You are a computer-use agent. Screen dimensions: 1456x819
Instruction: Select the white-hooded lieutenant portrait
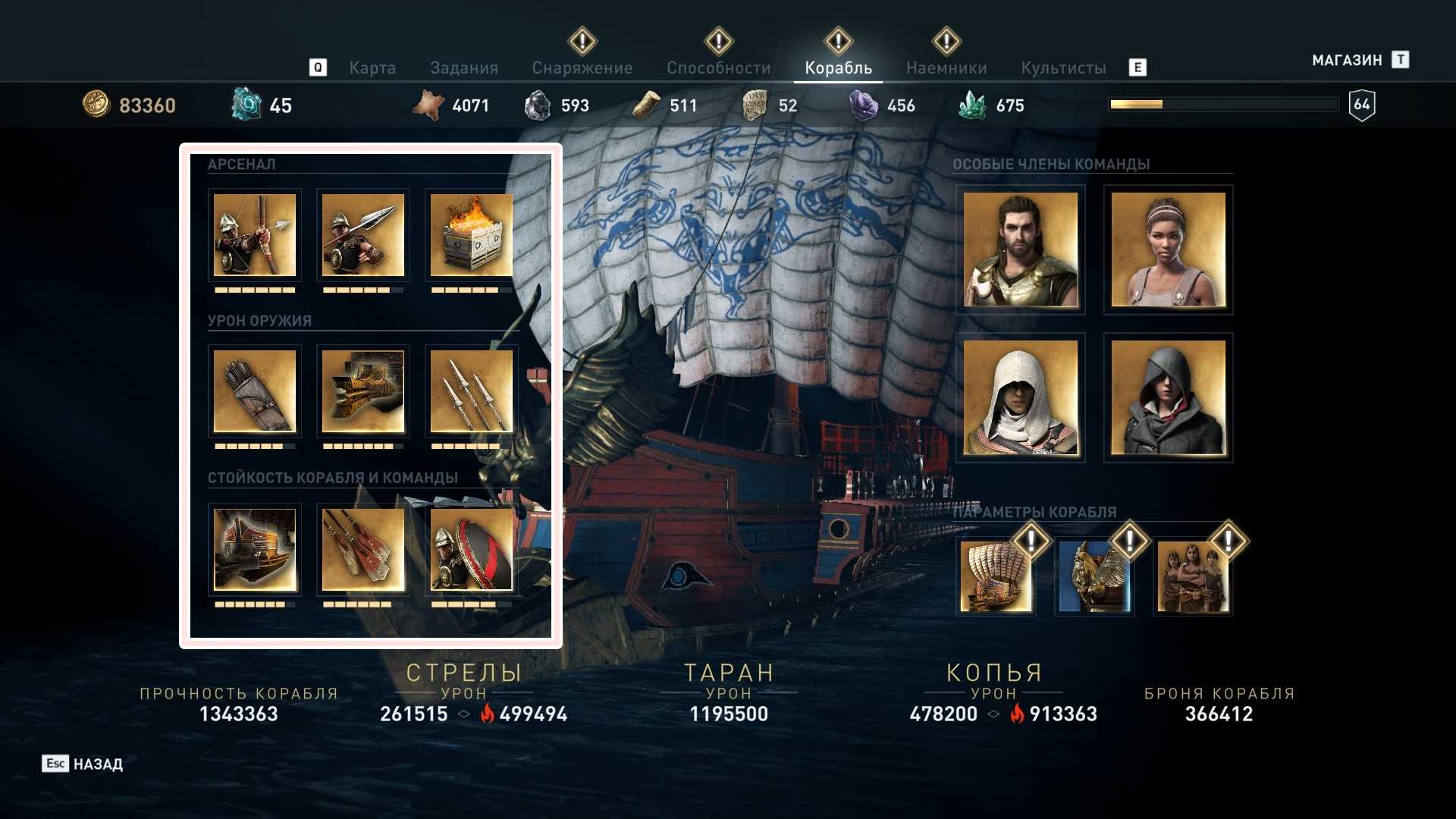pos(1020,397)
